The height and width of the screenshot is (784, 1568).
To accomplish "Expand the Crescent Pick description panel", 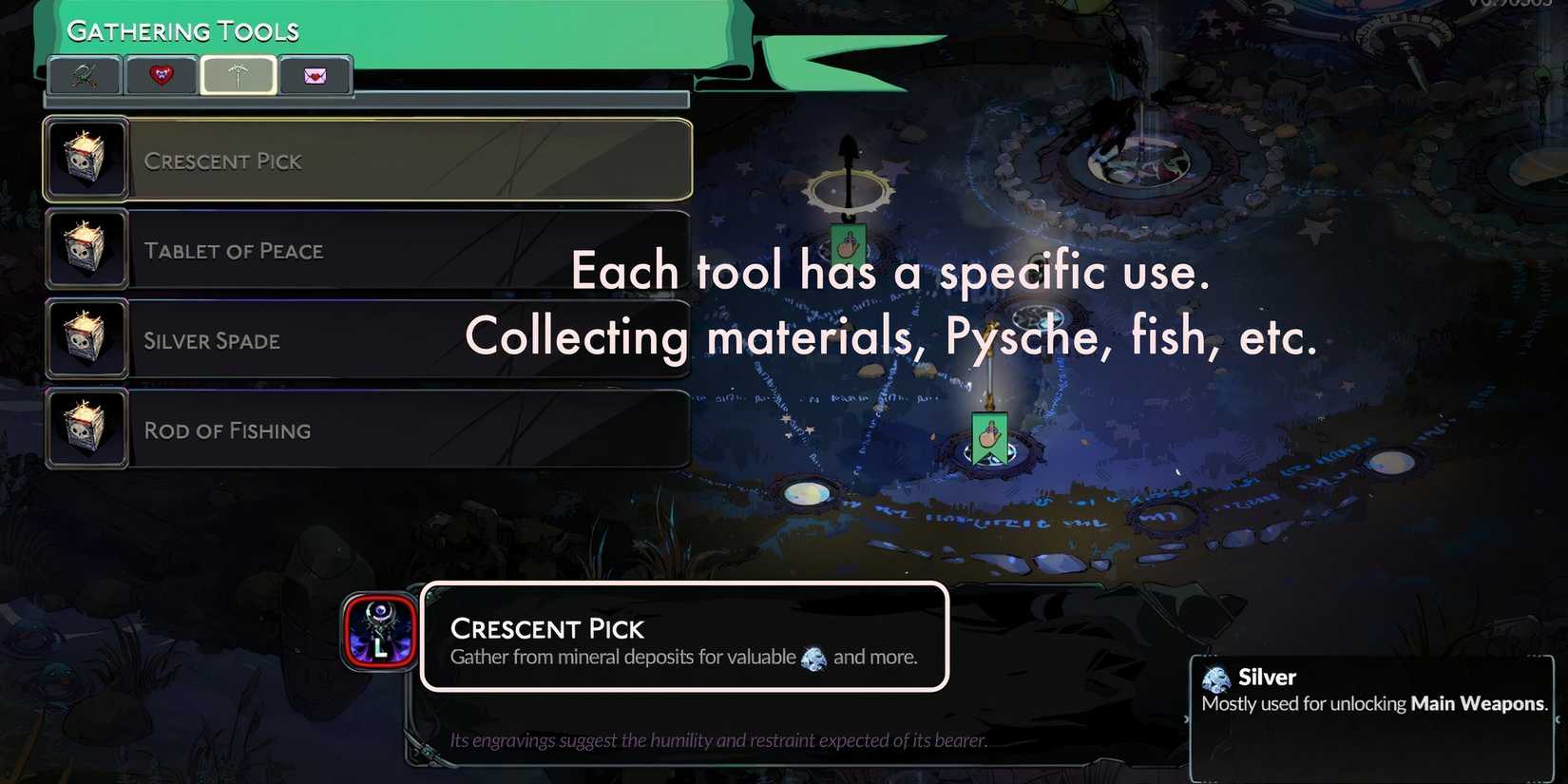I will tap(684, 637).
